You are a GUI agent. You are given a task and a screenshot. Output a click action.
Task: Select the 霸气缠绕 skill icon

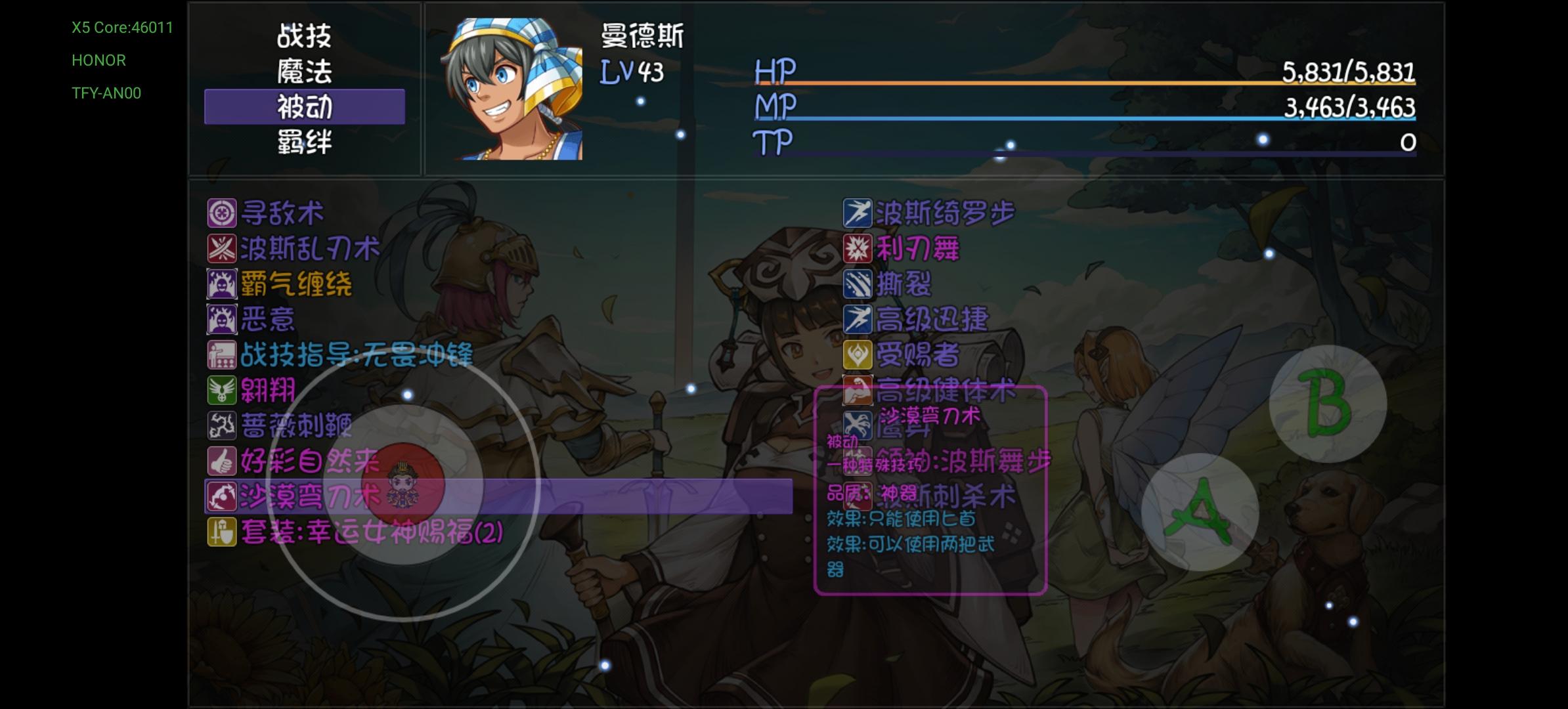222,284
